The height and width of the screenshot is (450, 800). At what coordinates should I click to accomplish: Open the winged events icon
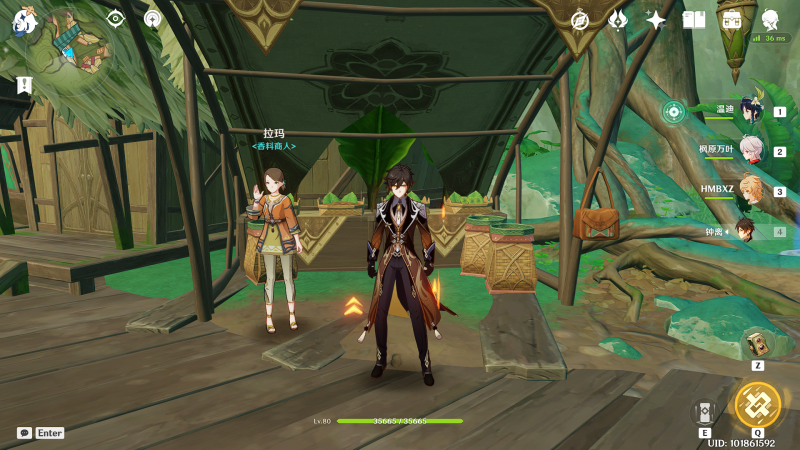click(618, 20)
